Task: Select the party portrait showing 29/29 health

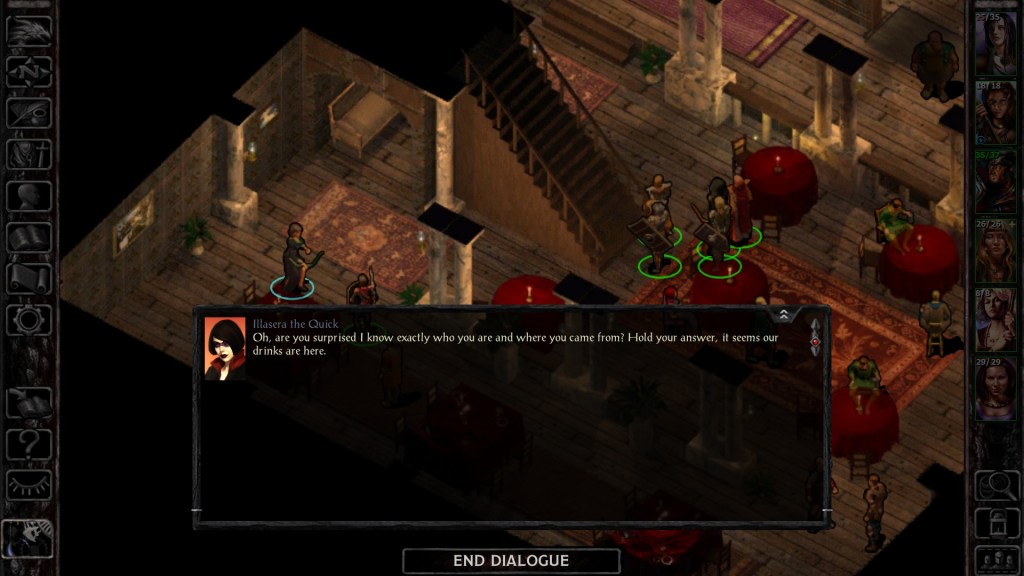Action: click(995, 388)
